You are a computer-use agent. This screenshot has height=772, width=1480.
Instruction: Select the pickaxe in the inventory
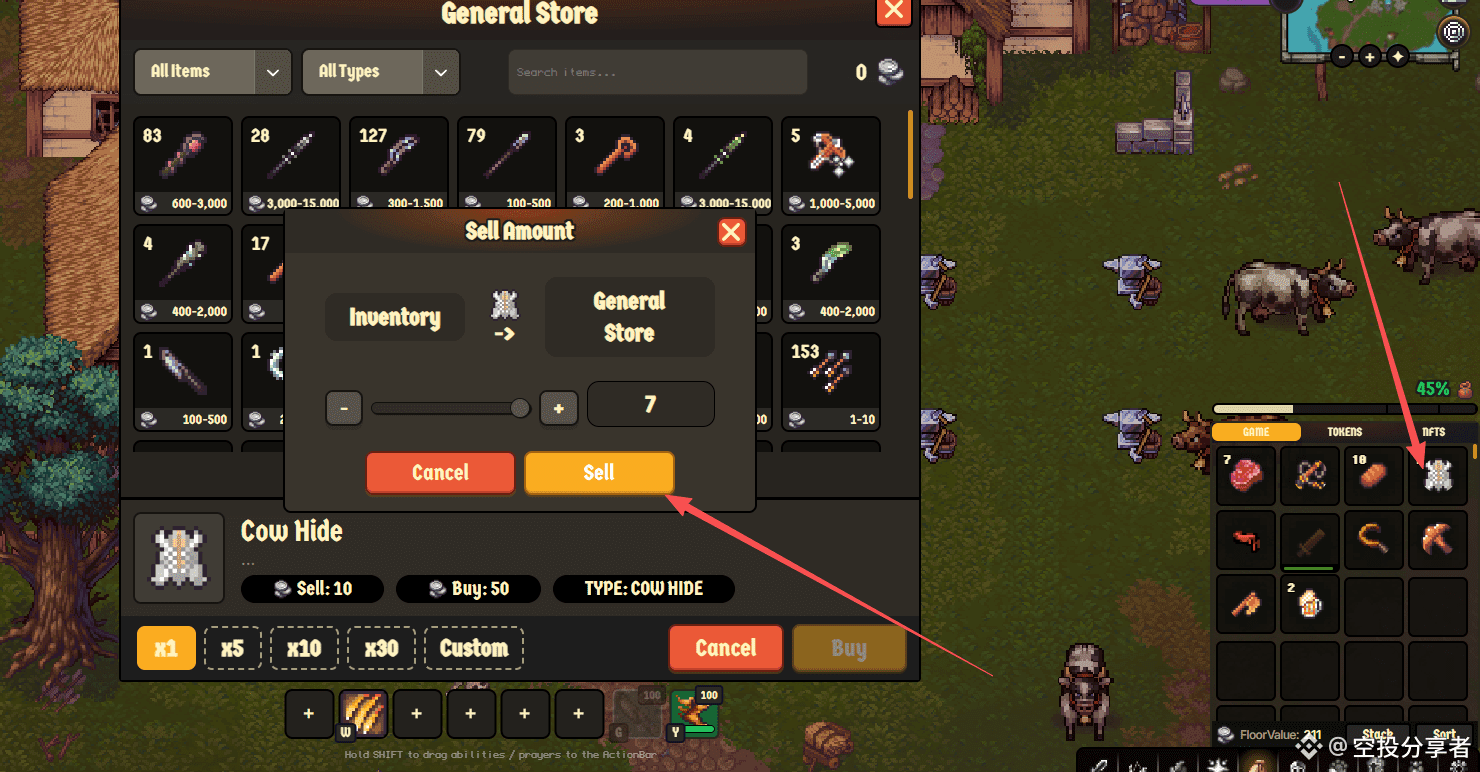click(x=1438, y=540)
